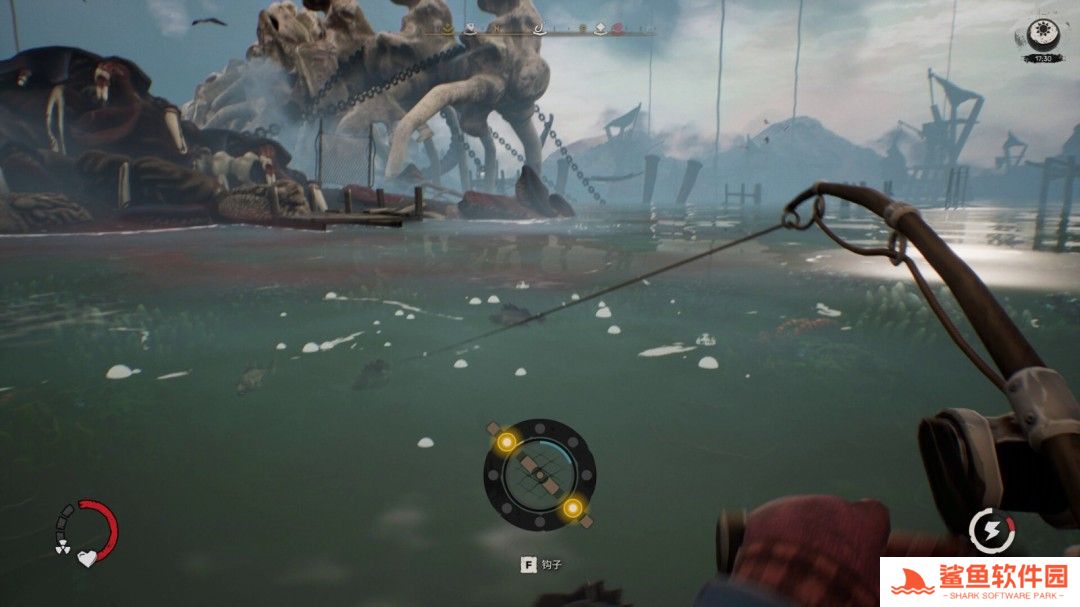
Task: Open the Shark Software Park watermark logo
Action: 979,581
